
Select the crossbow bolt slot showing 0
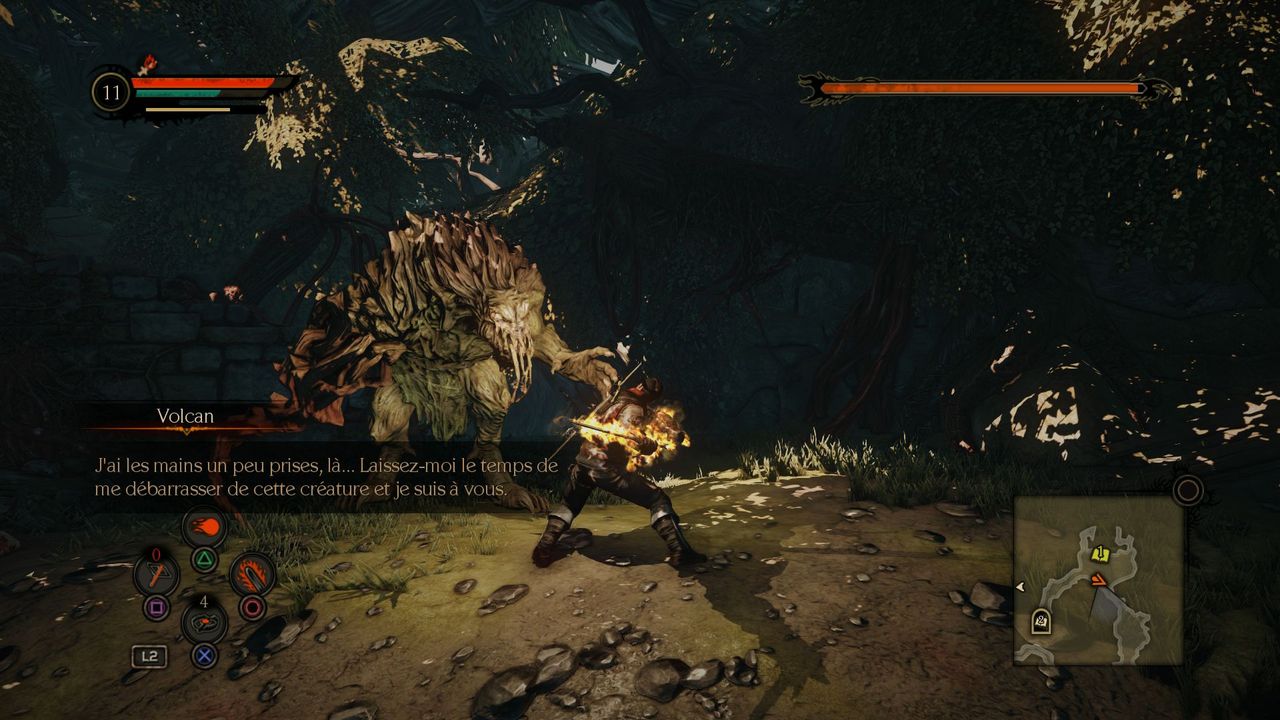point(157,575)
